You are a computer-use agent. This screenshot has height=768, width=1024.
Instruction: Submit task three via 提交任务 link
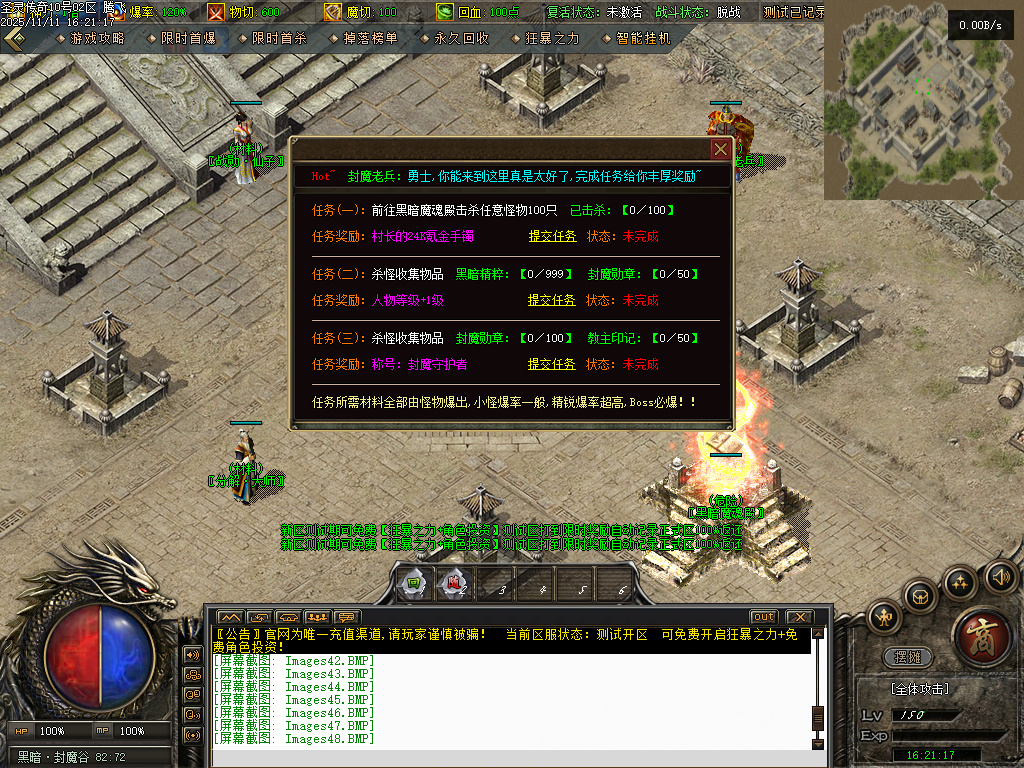tap(552, 364)
